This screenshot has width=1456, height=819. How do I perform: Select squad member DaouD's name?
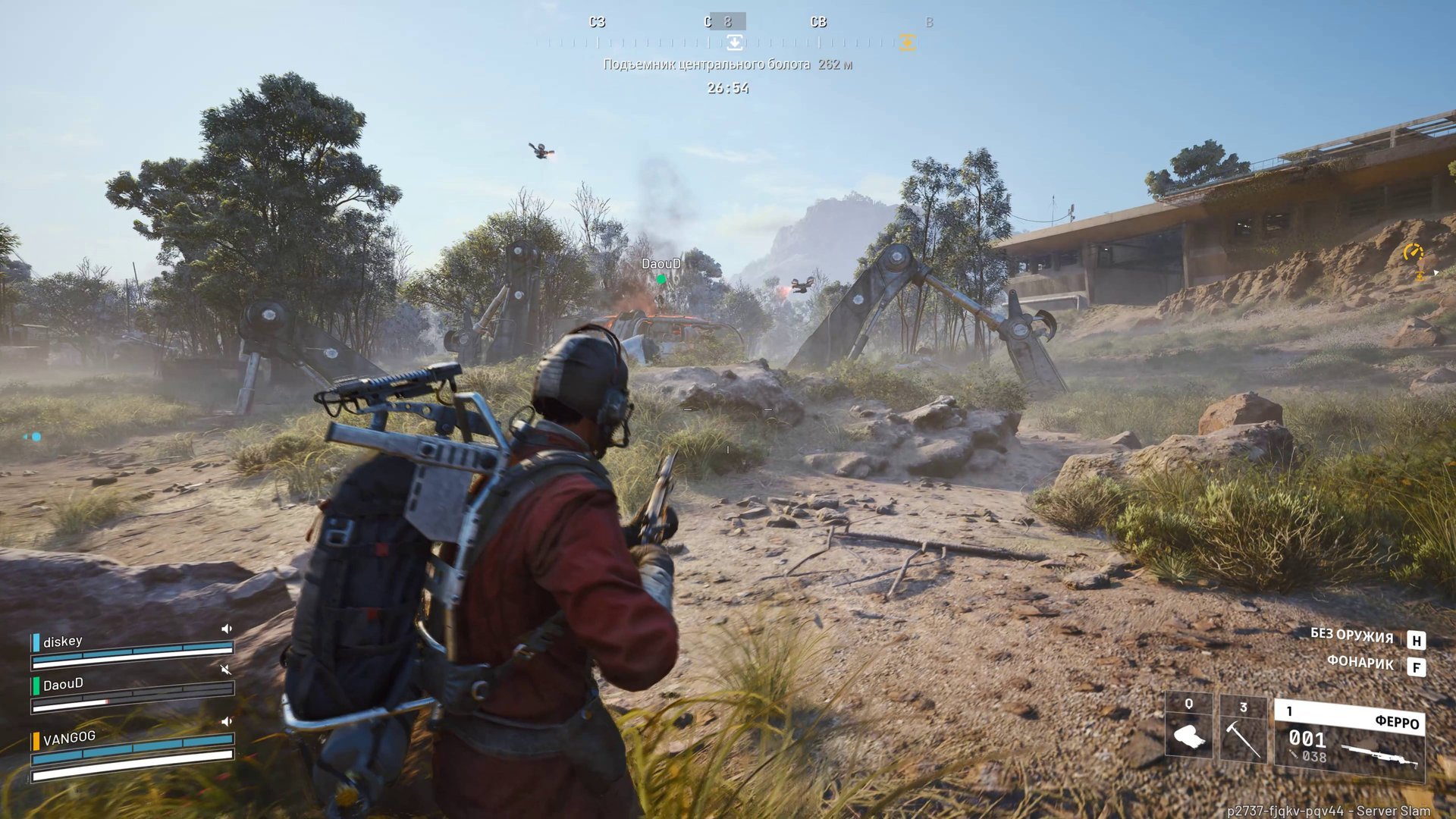pos(63,685)
